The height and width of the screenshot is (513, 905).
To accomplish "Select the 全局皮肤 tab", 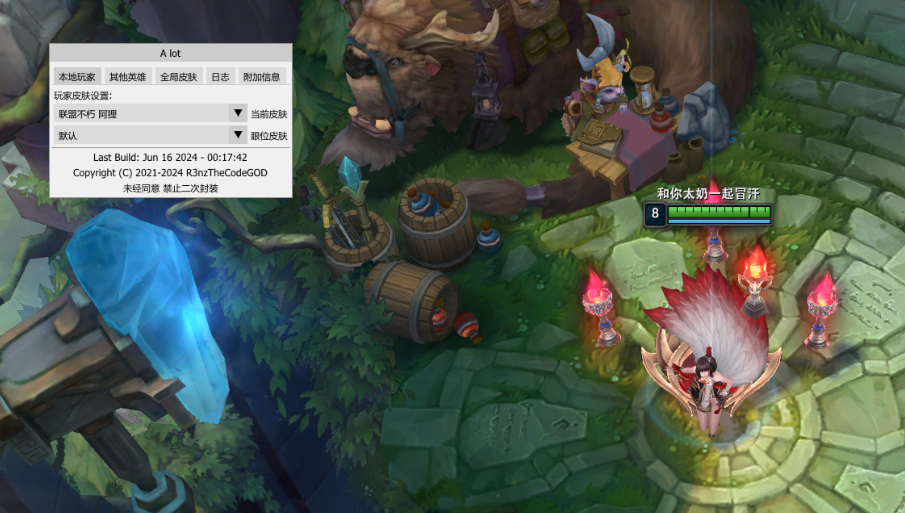I will coord(179,76).
